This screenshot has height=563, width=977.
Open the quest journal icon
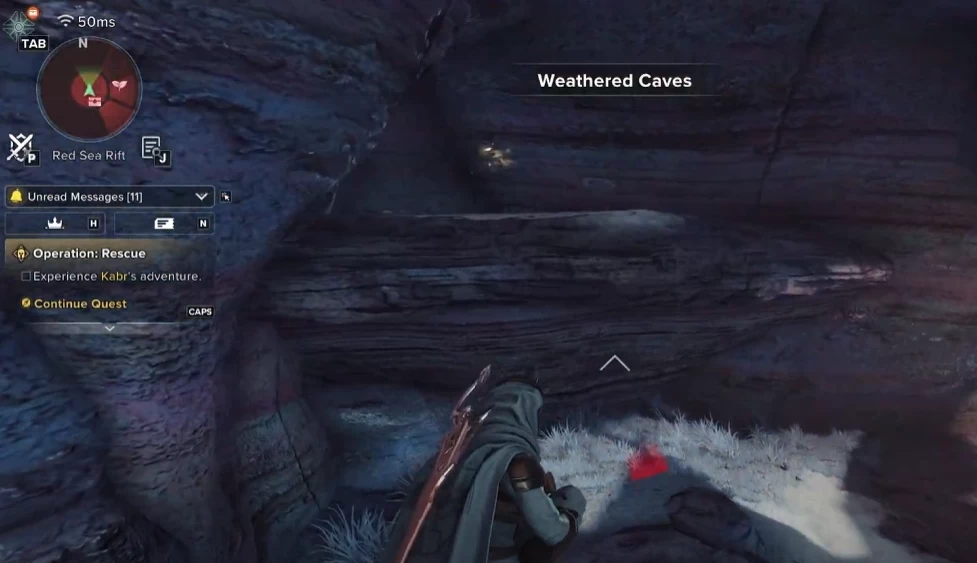[151, 147]
